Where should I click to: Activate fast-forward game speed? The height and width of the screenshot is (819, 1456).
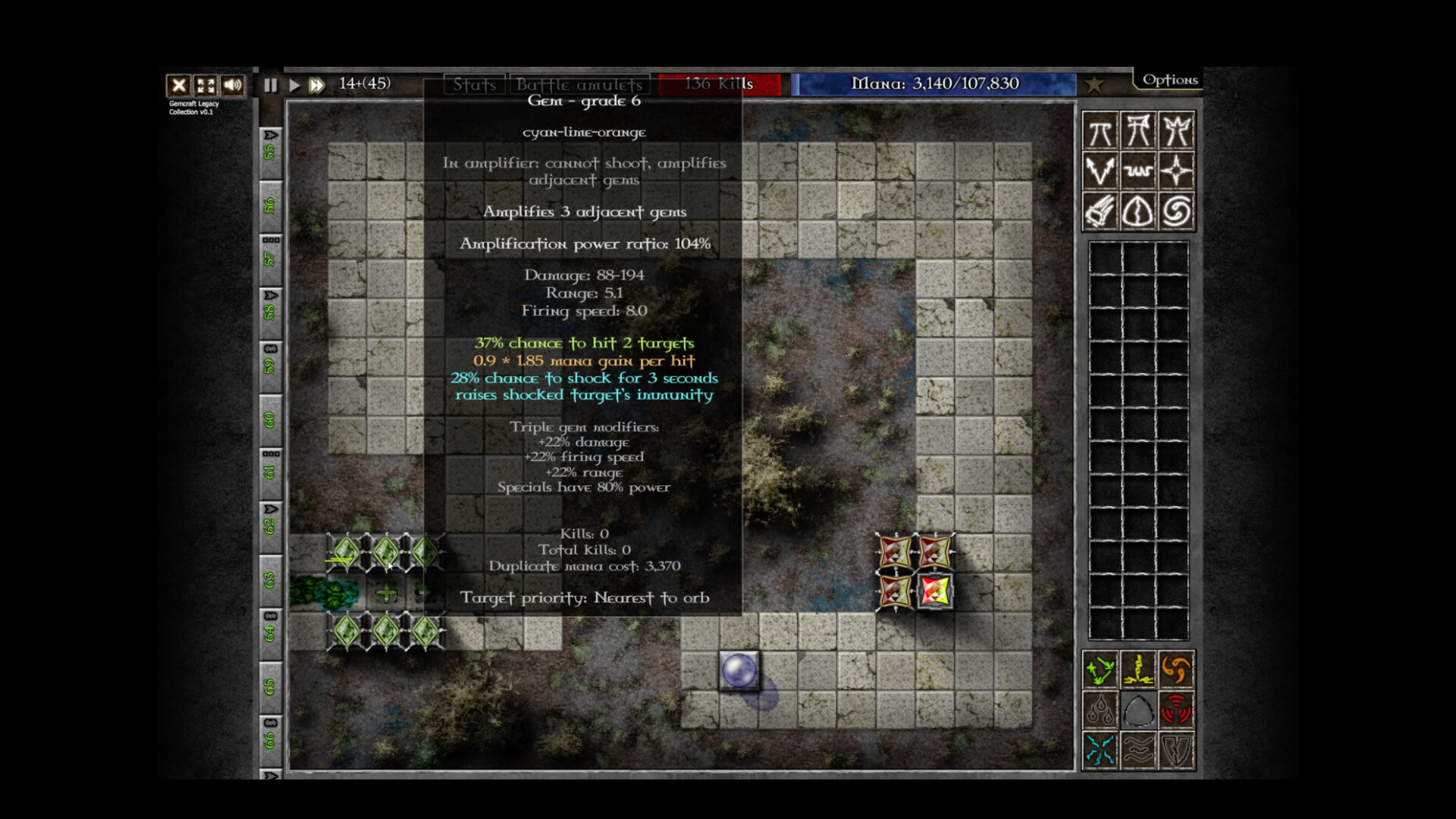tap(318, 85)
